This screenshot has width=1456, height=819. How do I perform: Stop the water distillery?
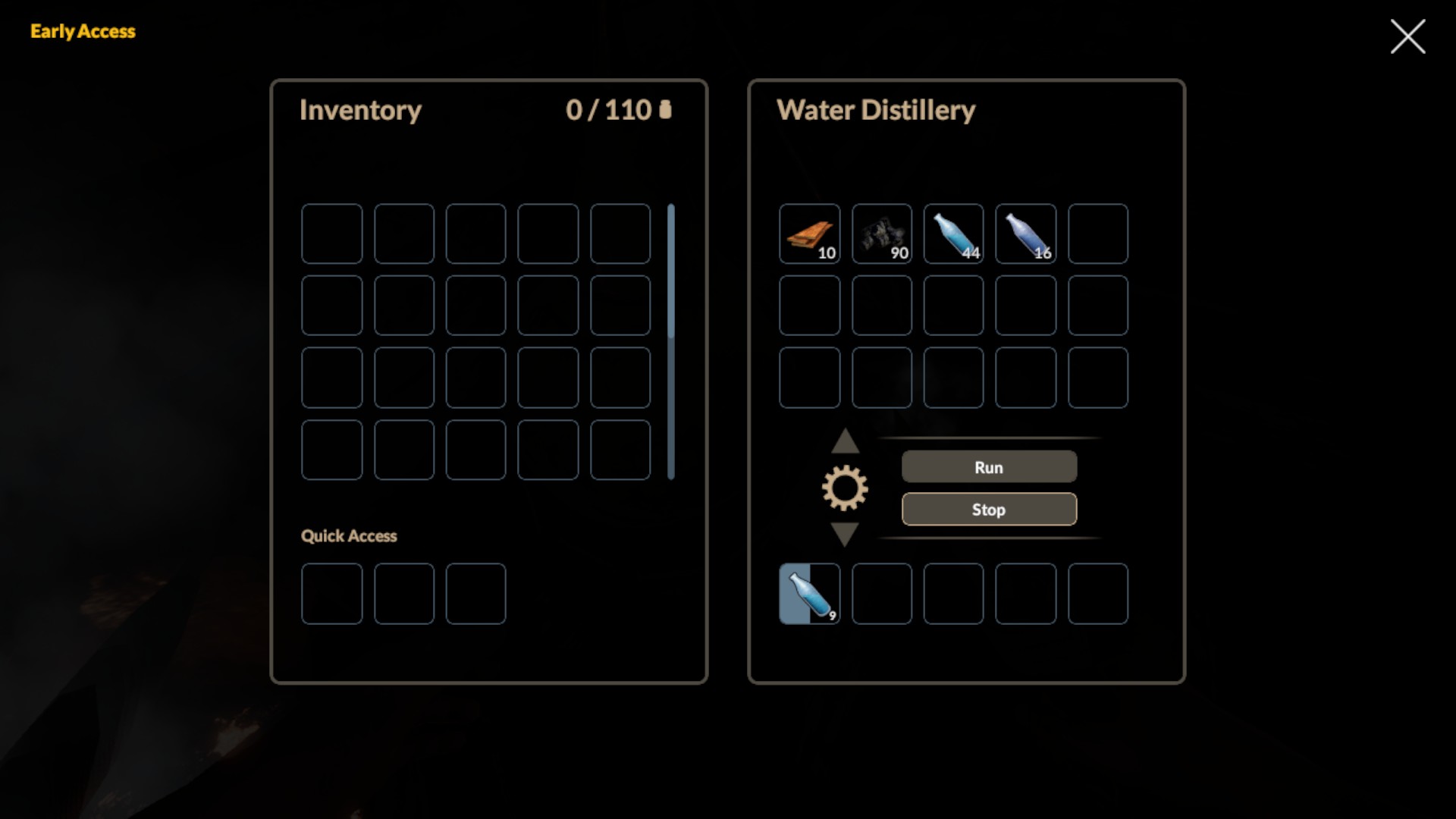point(989,510)
